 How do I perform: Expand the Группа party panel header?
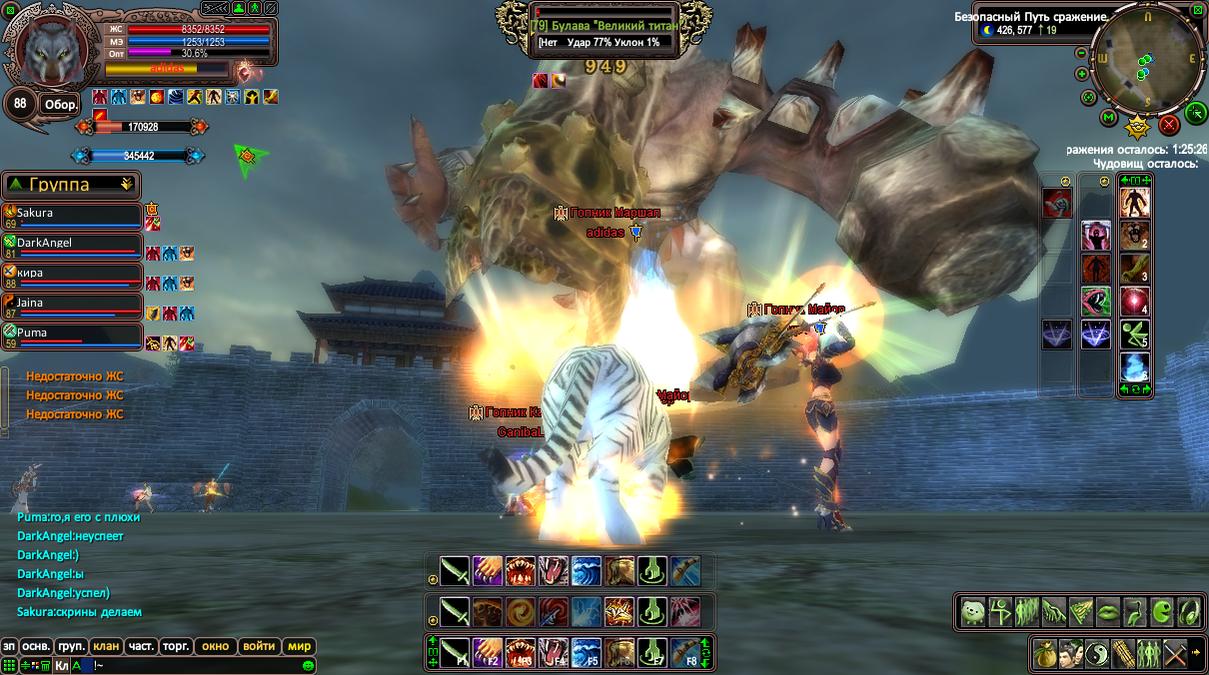pyautogui.click(x=126, y=184)
